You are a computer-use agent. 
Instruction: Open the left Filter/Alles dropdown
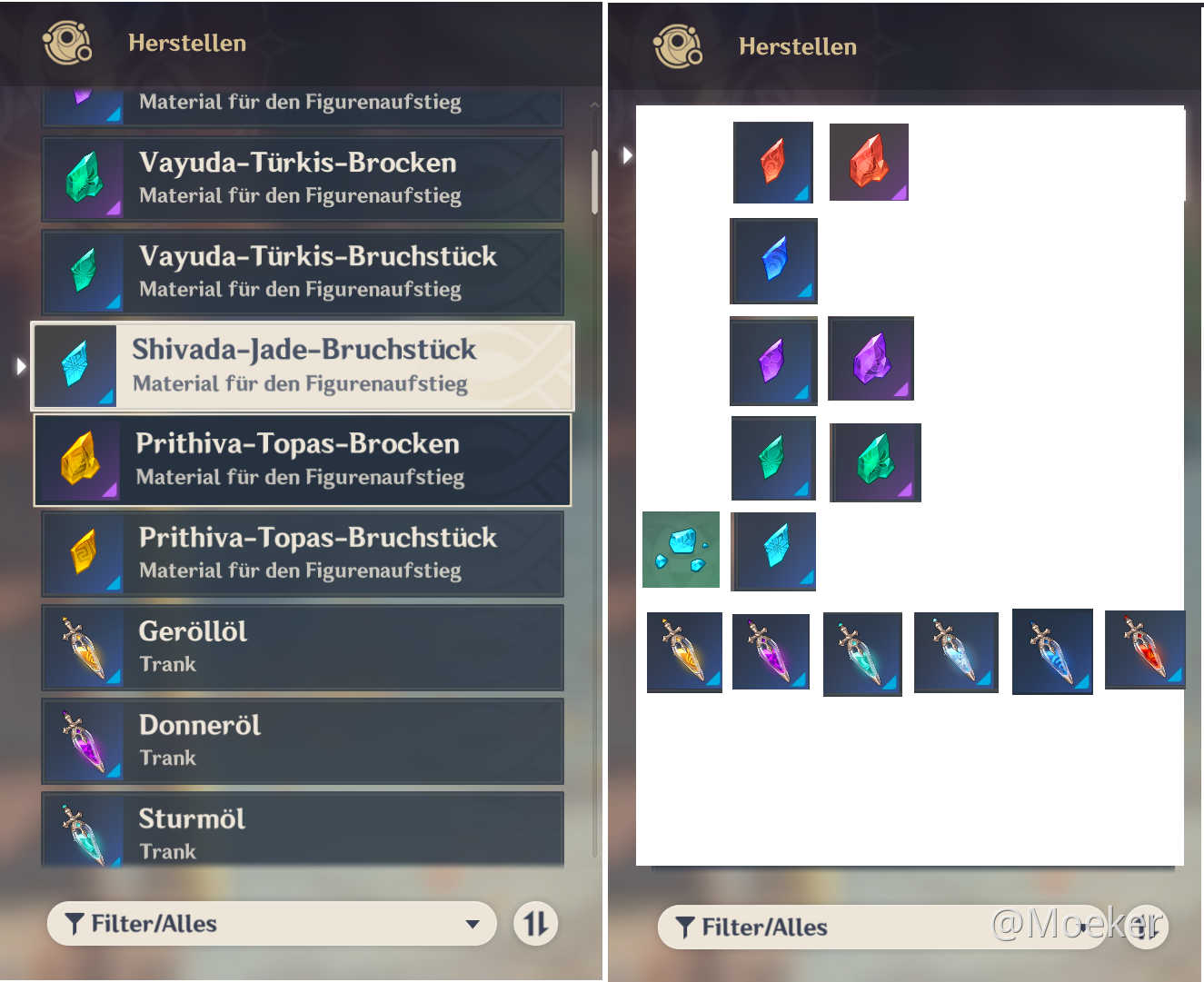tap(272, 924)
